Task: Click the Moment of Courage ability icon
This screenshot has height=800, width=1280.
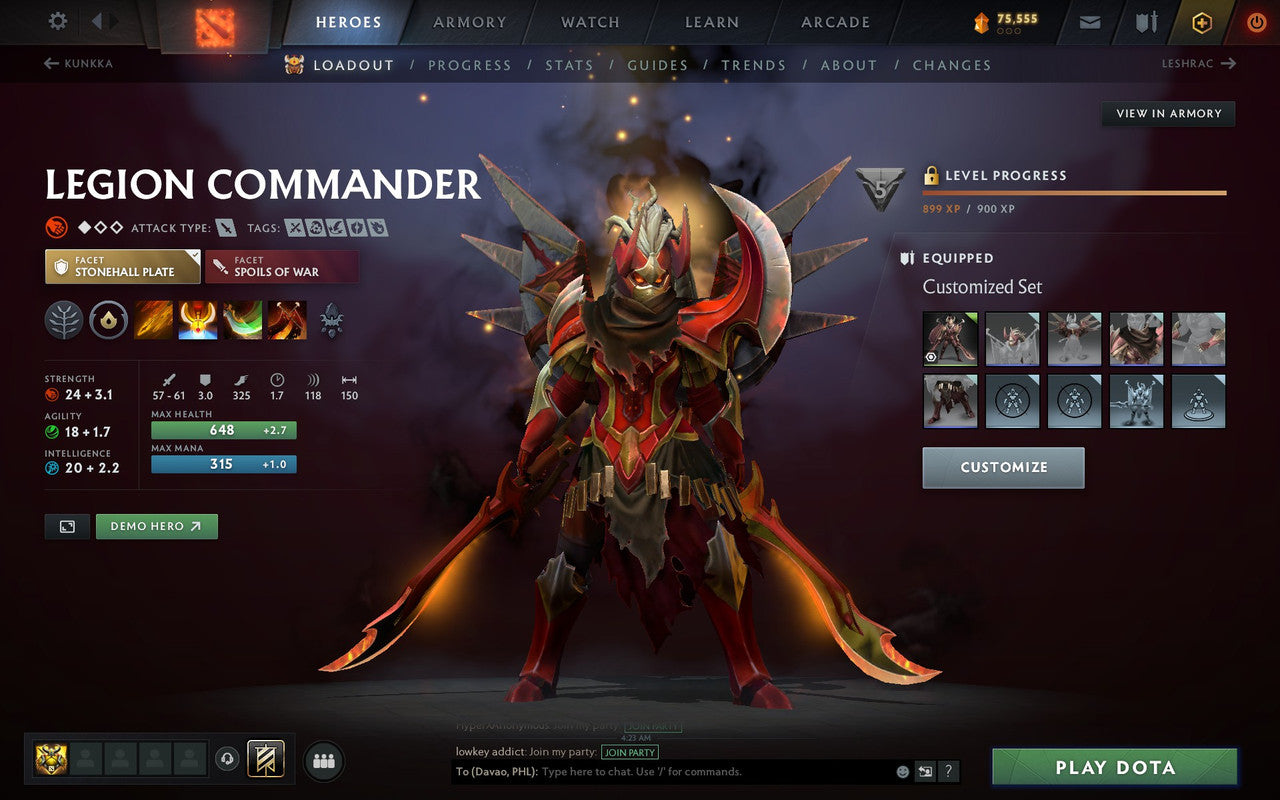Action: point(243,320)
